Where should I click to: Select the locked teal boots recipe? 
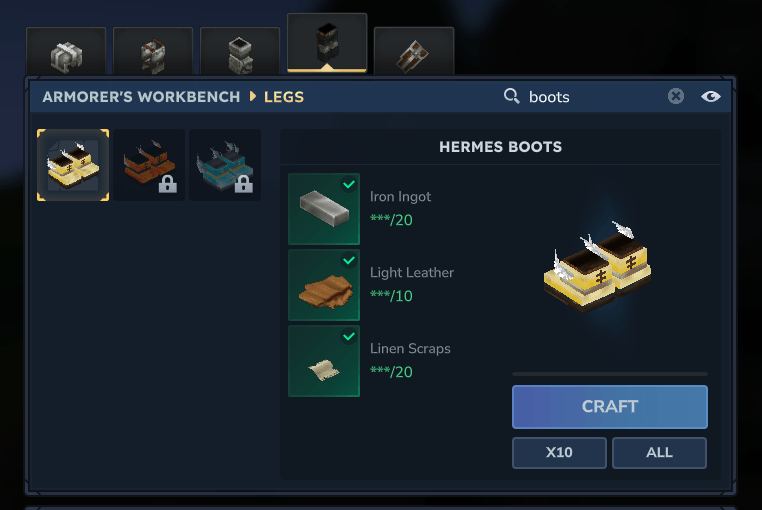tap(225, 165)
